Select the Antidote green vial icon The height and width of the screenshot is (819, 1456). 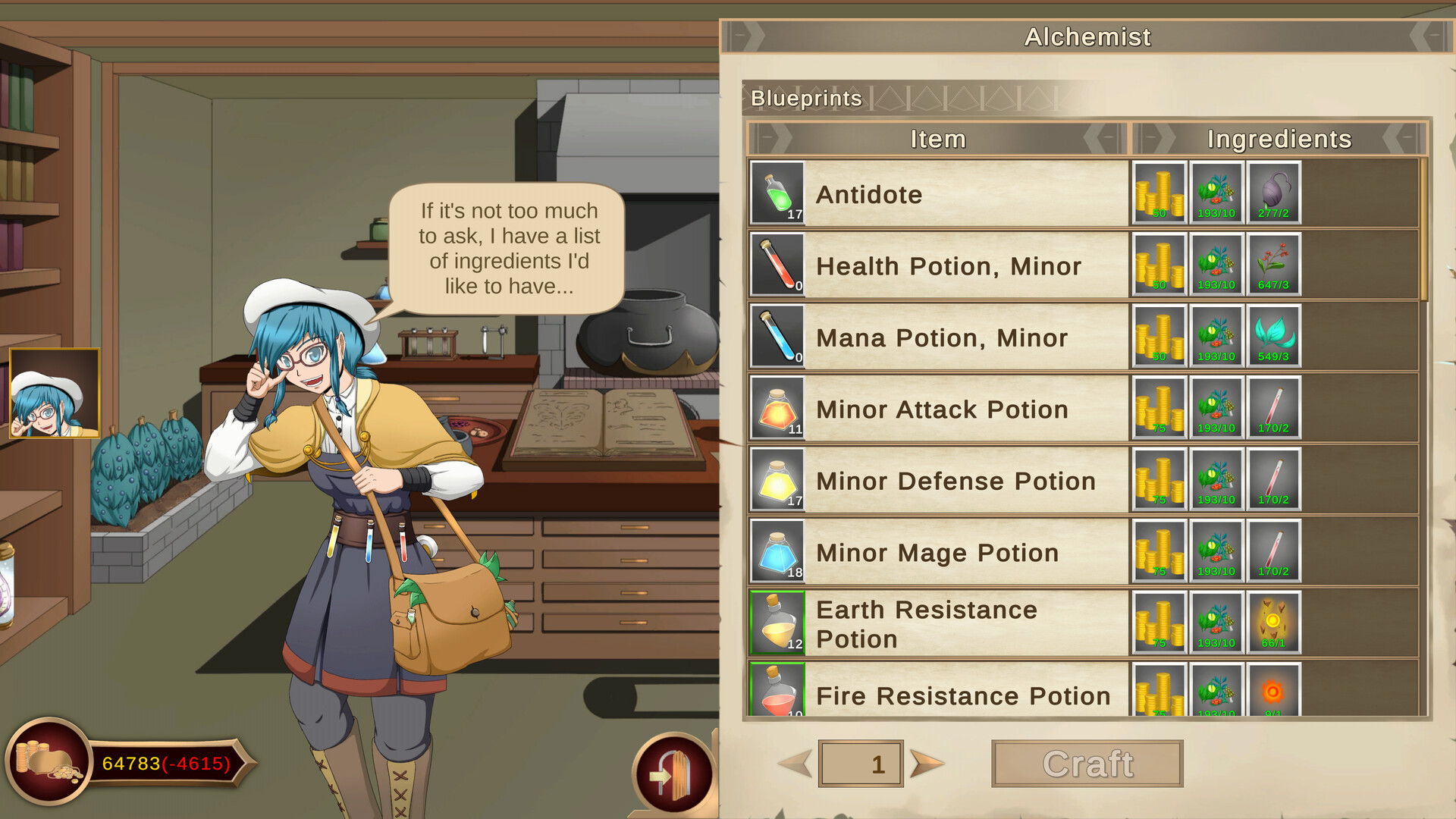pos(777,193)
